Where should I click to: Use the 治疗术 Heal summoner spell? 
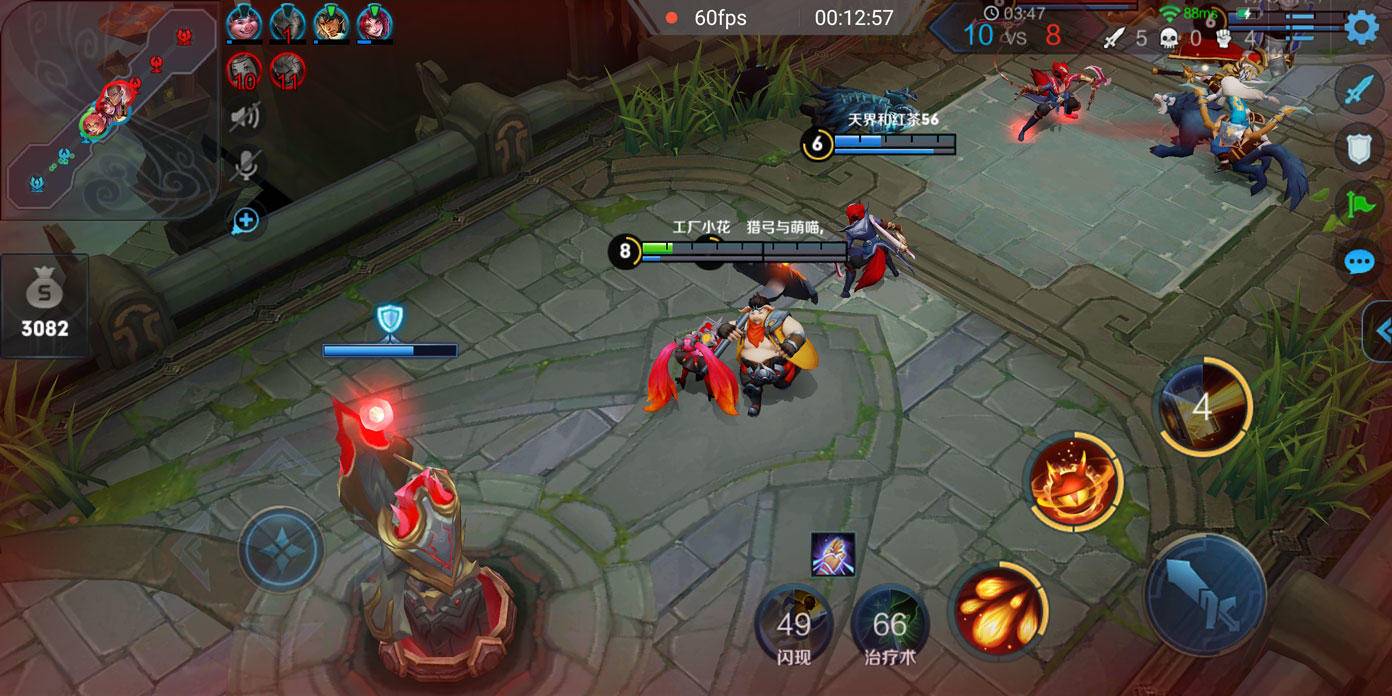889,626
